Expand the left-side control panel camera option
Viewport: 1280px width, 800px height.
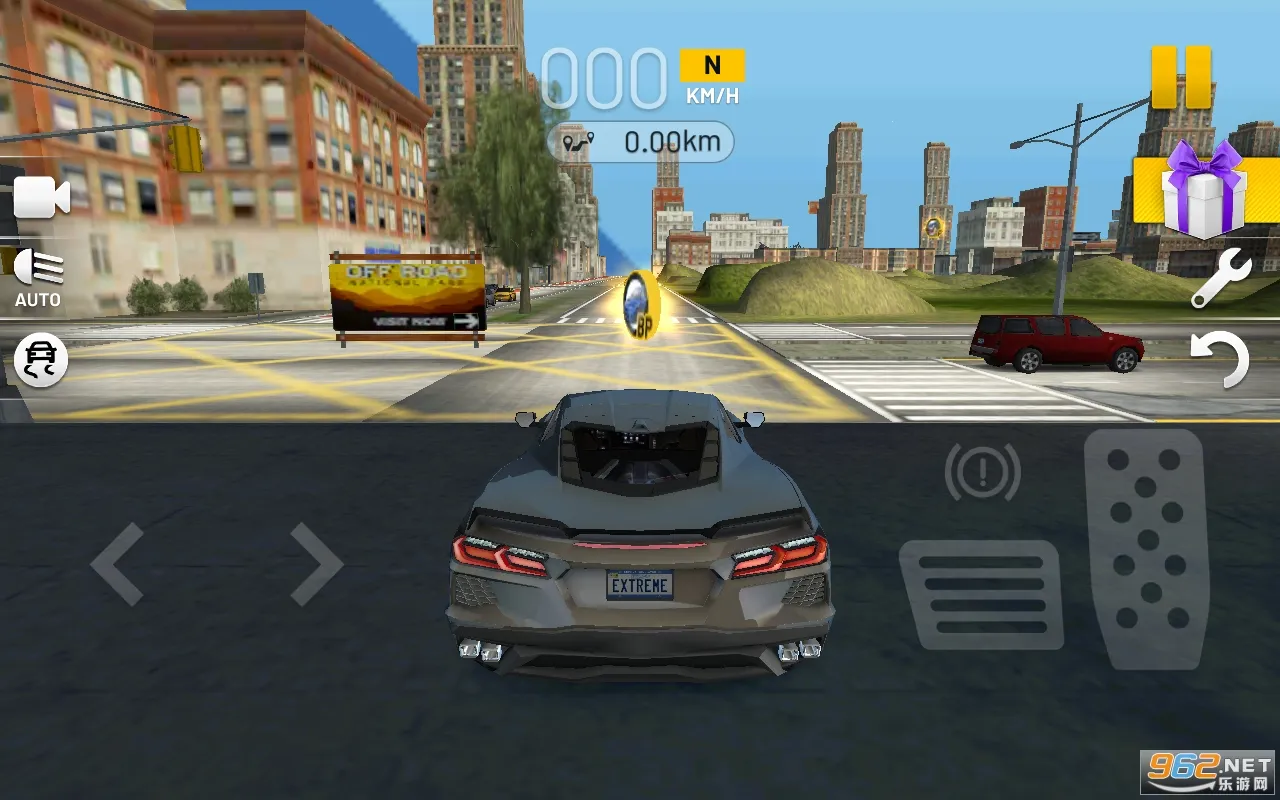pyautogui.click(x=40, y=197)
